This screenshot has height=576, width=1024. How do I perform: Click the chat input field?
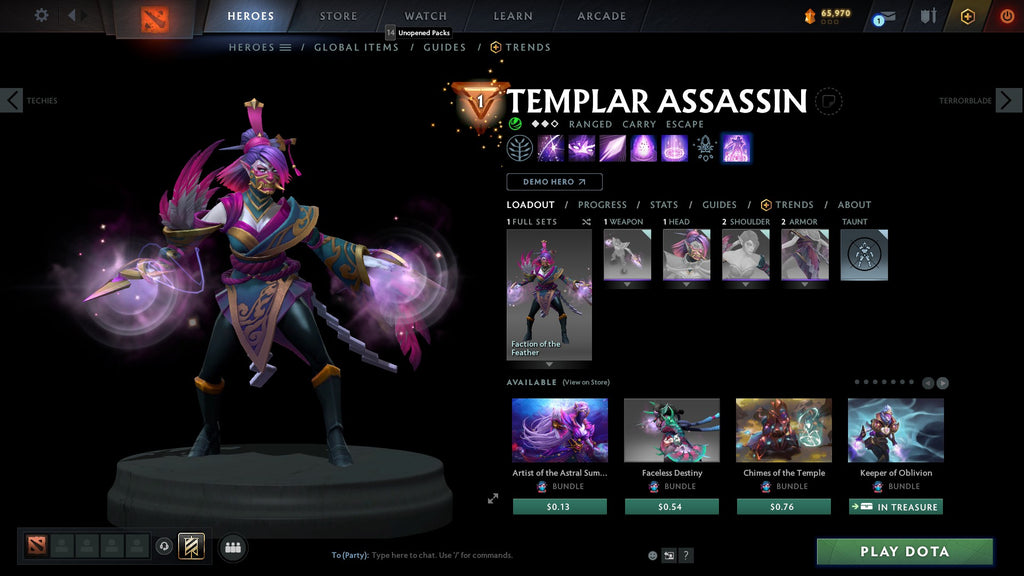(480, 555)
